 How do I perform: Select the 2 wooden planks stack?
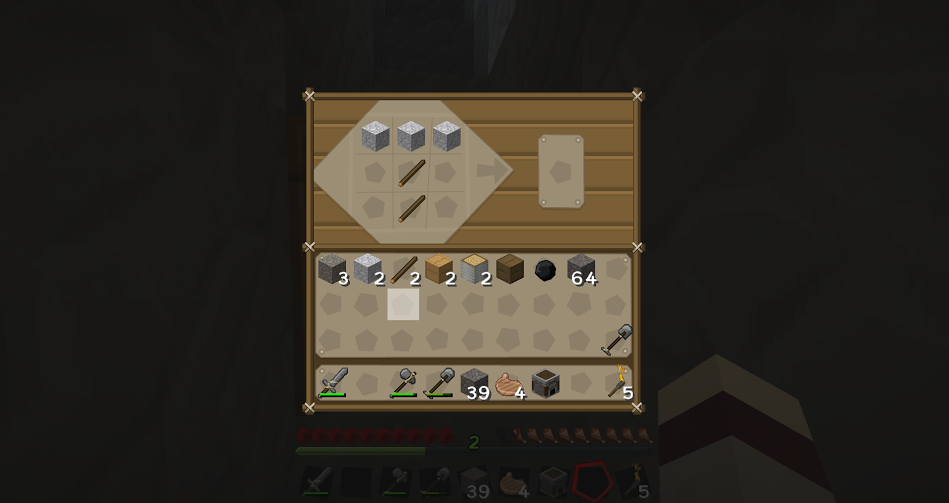point(439,269)
